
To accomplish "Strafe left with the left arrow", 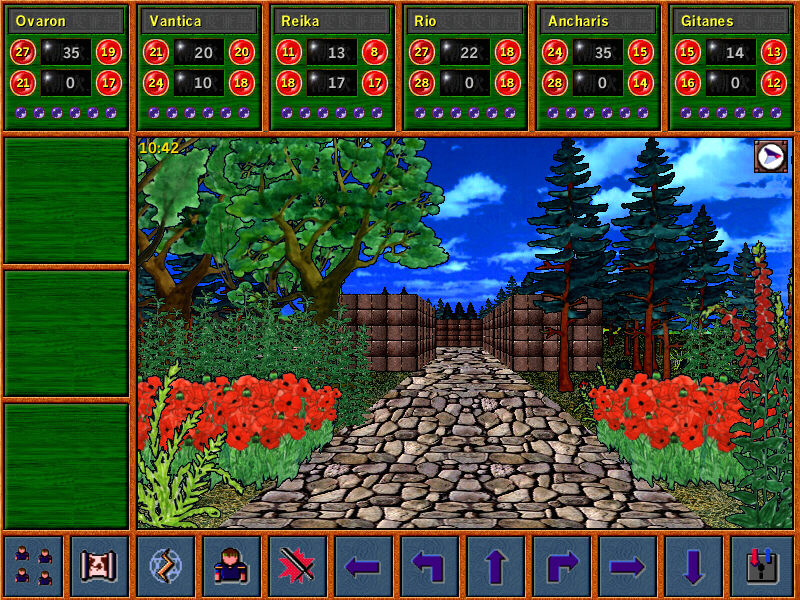I will (x=364, y=566).
